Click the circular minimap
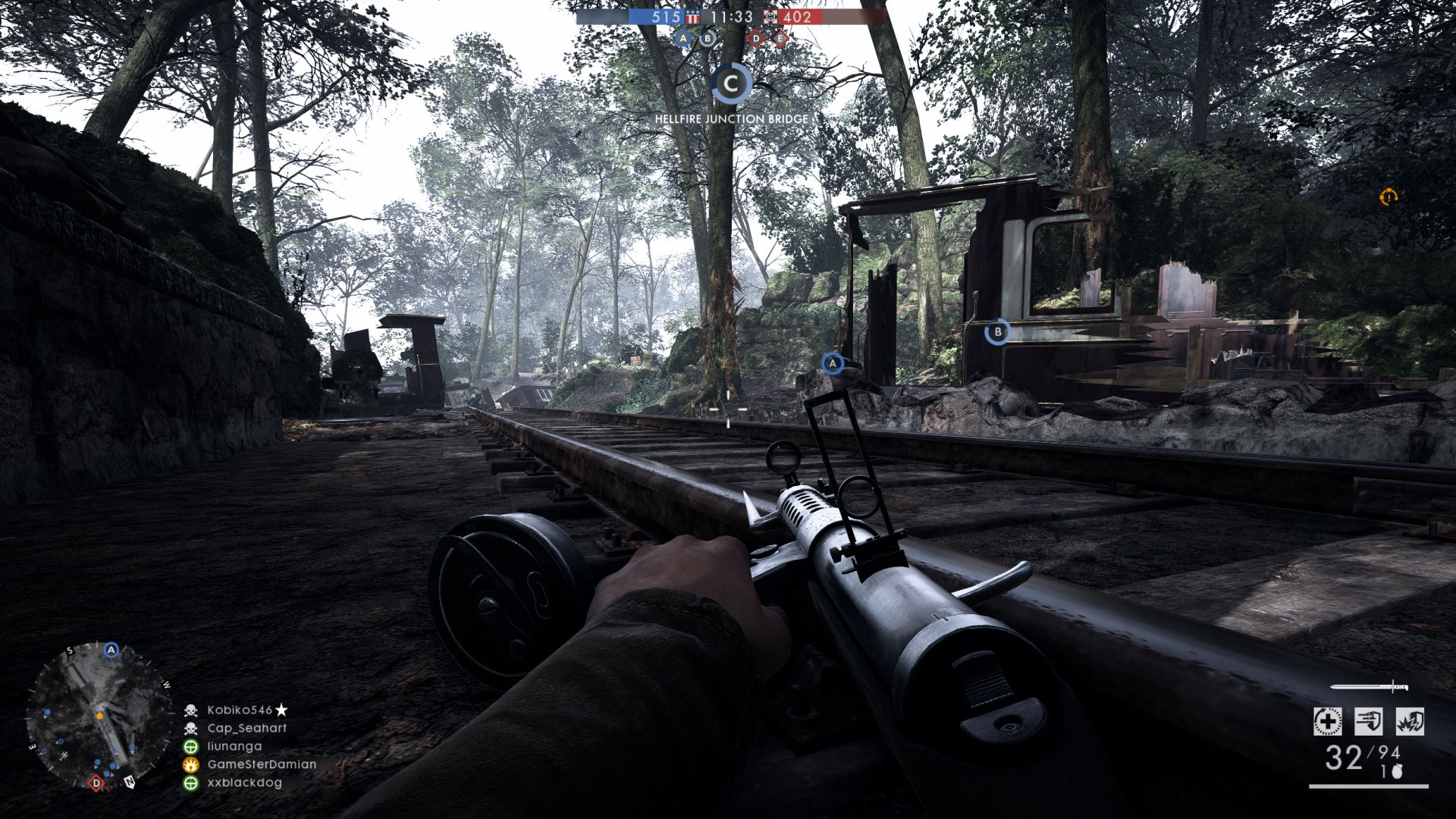Viewport: 1456px width, 819px height. (99, 716)
